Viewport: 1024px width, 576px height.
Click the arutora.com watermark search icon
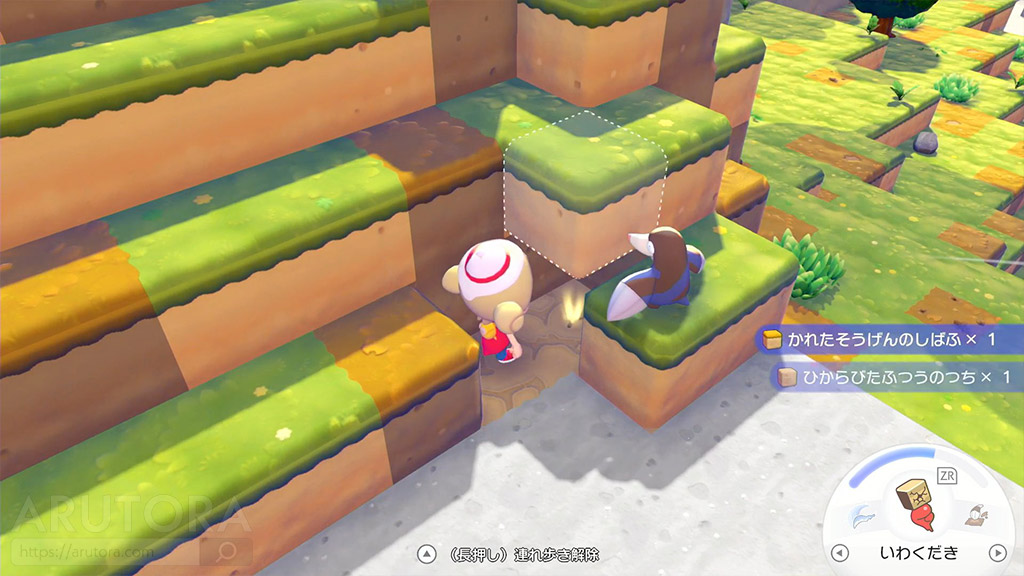pos(226,551)
